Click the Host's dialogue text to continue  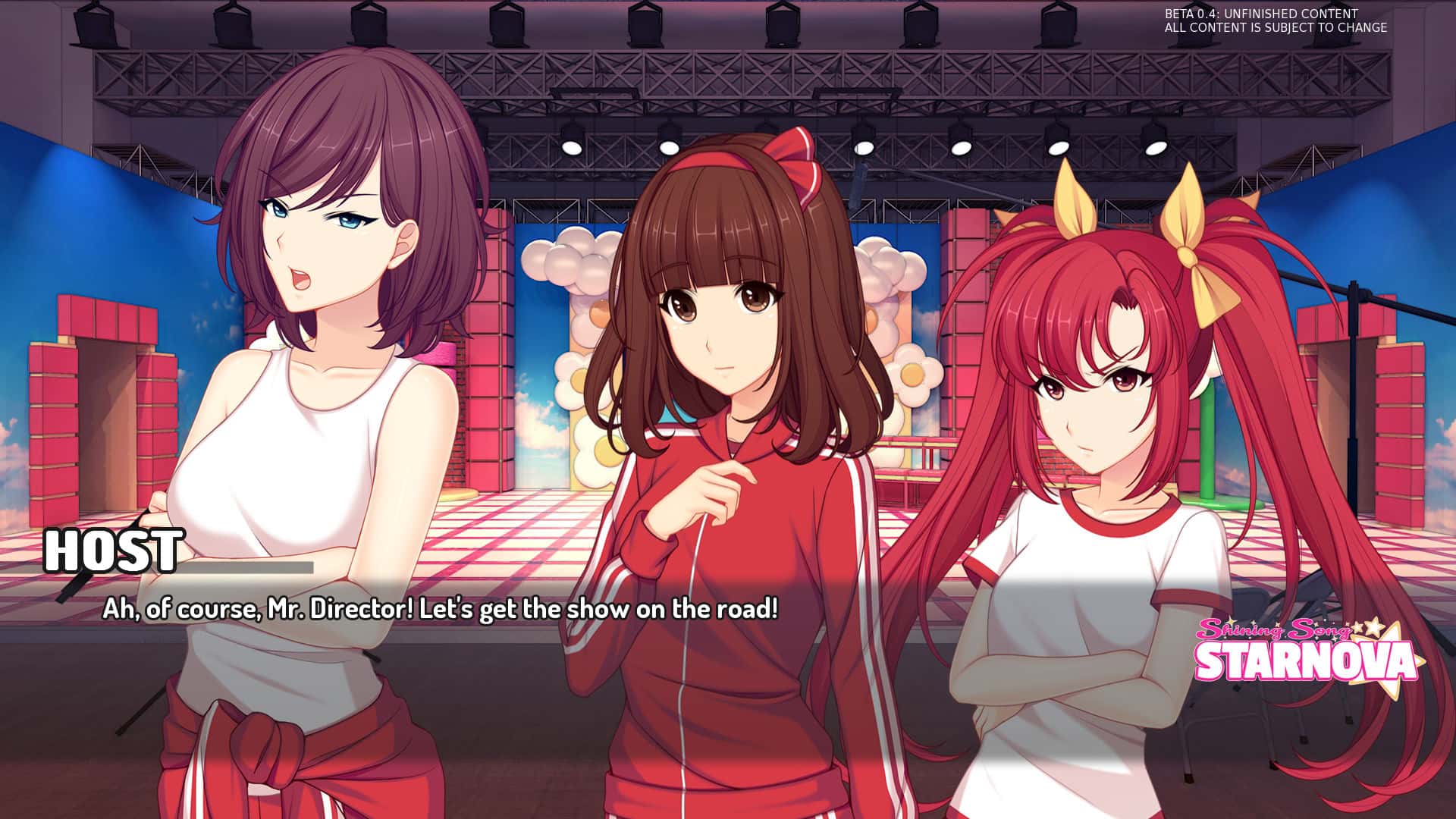point(440,609)
